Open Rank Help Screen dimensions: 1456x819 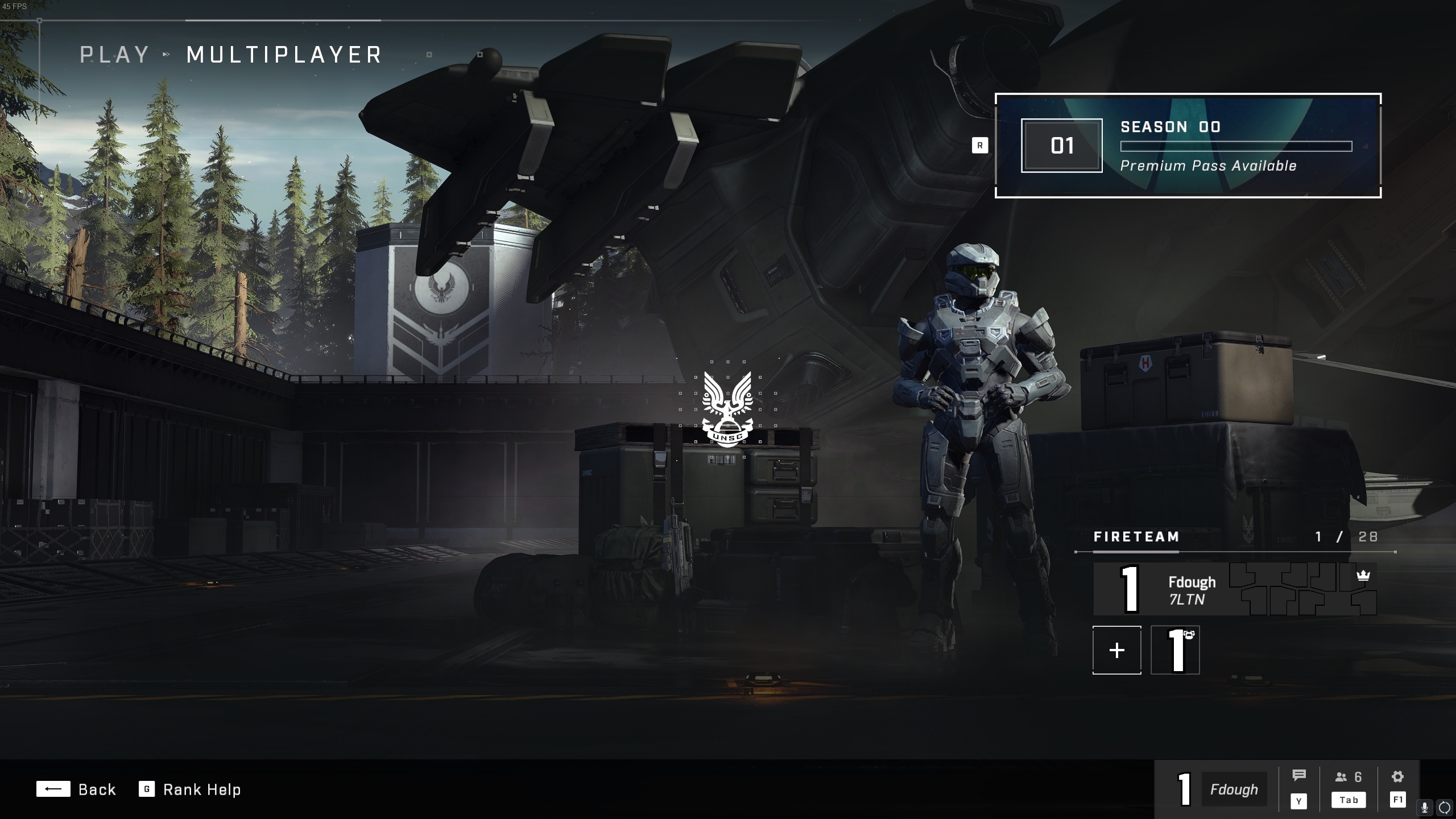coord(191,789)
